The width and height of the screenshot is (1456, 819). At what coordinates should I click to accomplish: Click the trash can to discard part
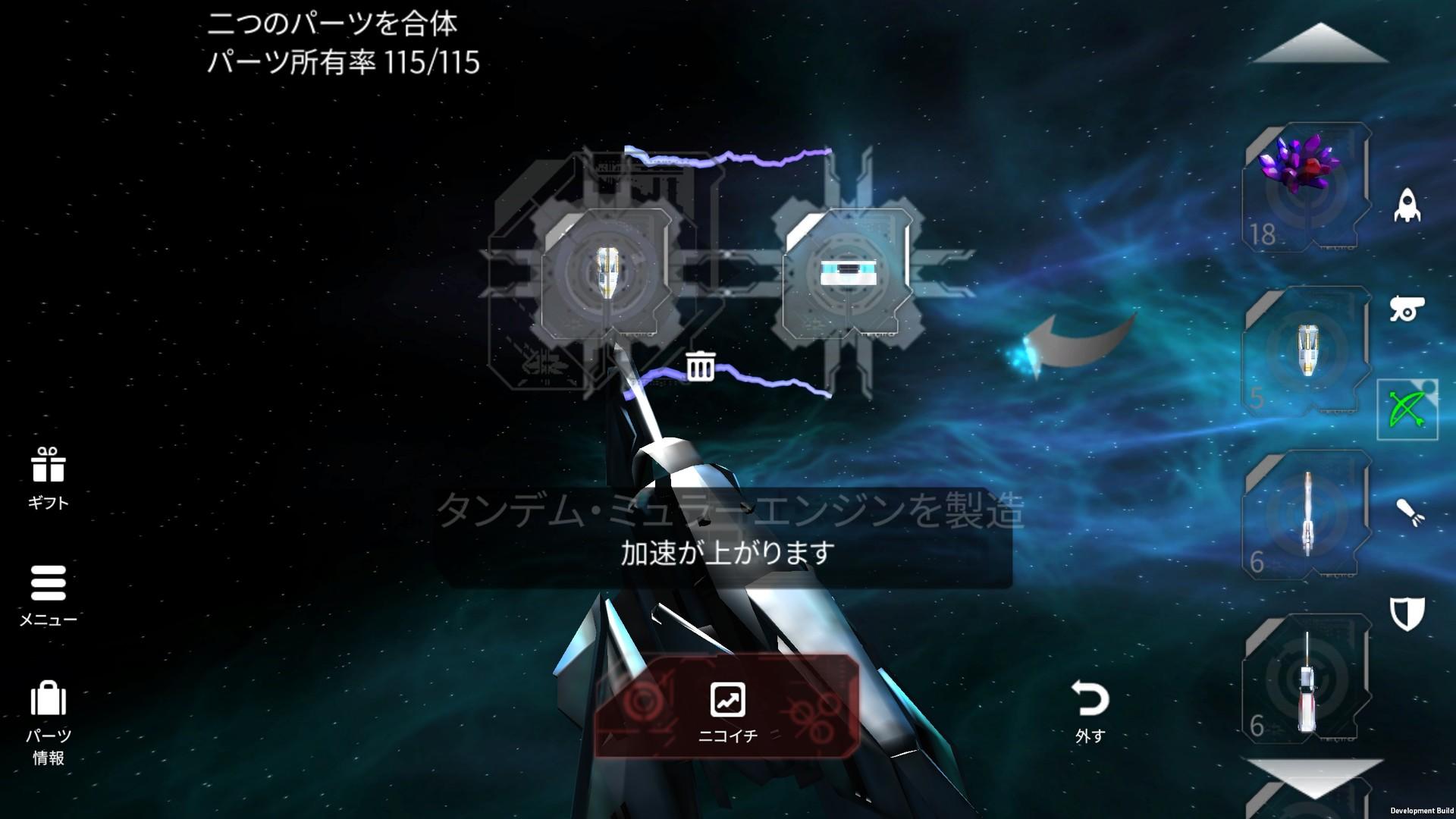click(x=701, y=367)
